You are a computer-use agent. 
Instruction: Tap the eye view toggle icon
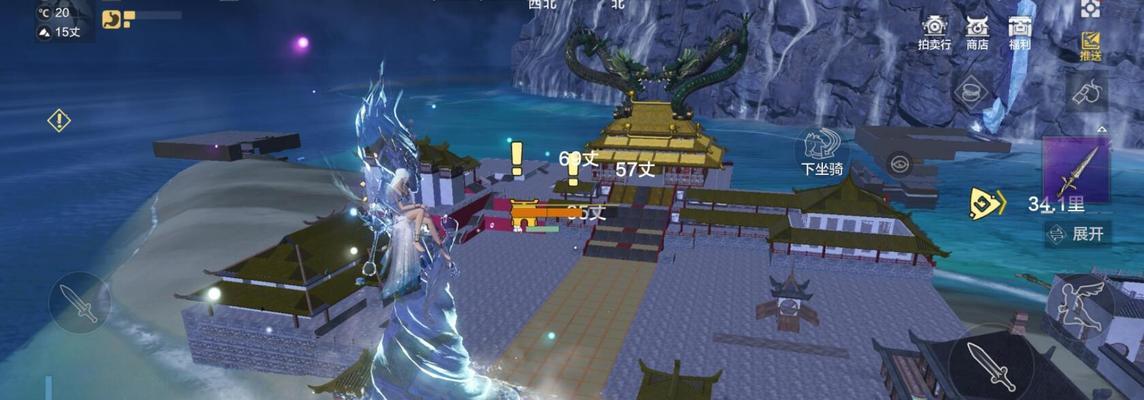(901, 162)
